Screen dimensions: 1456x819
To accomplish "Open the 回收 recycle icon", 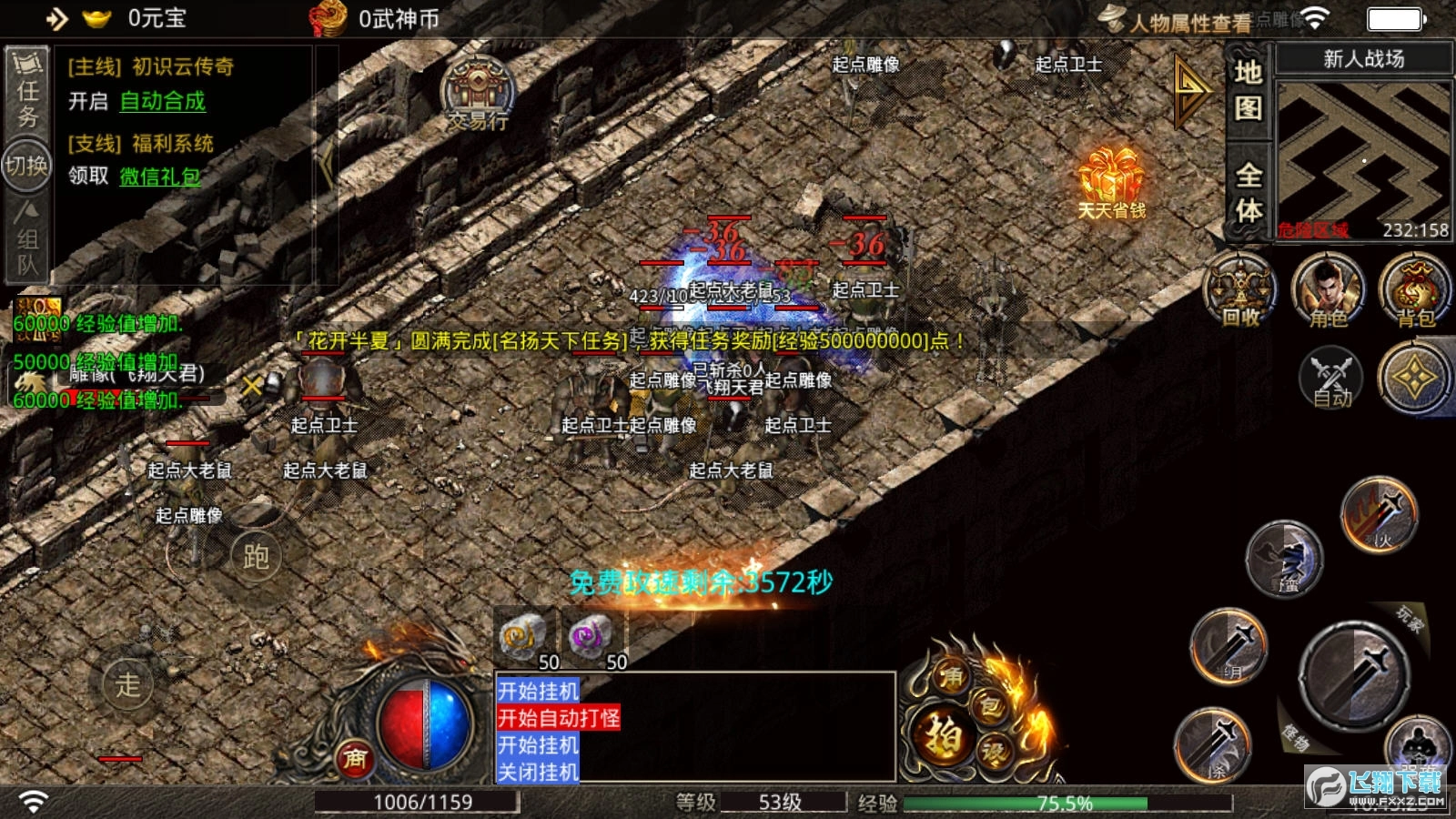I will [x=1240, y=290].
